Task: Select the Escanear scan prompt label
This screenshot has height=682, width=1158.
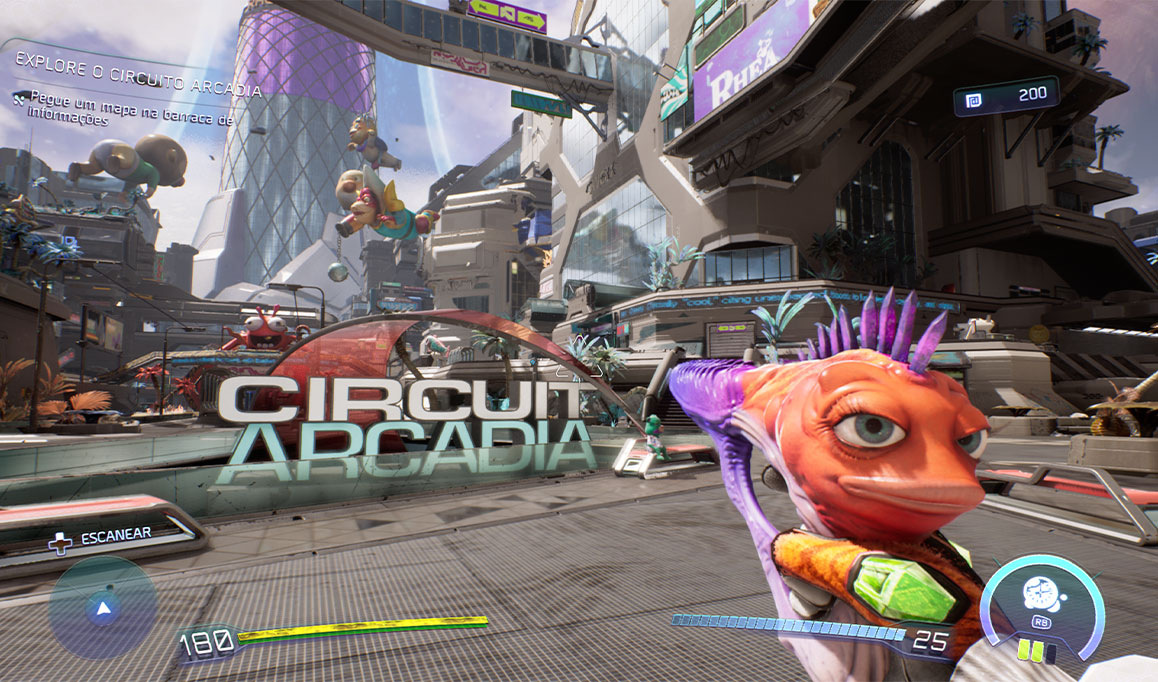Action: [x=115, y=536]
